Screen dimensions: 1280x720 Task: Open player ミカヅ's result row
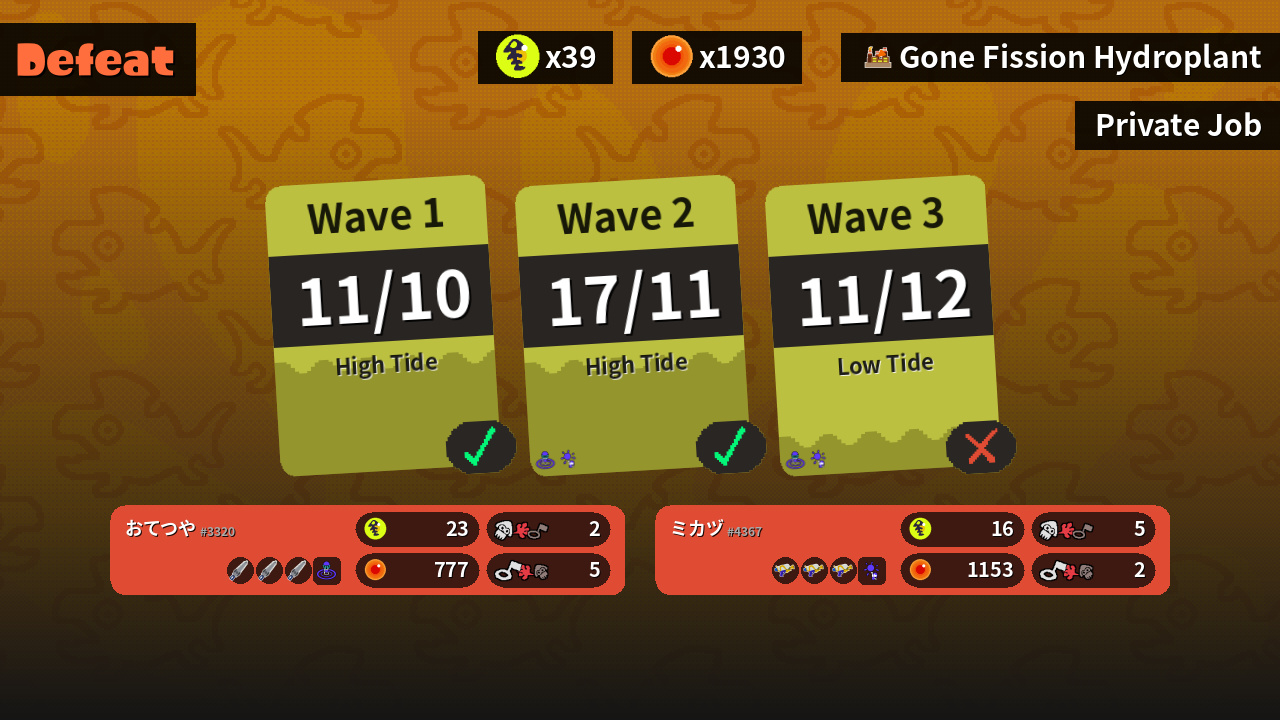(x=912, y=550)
